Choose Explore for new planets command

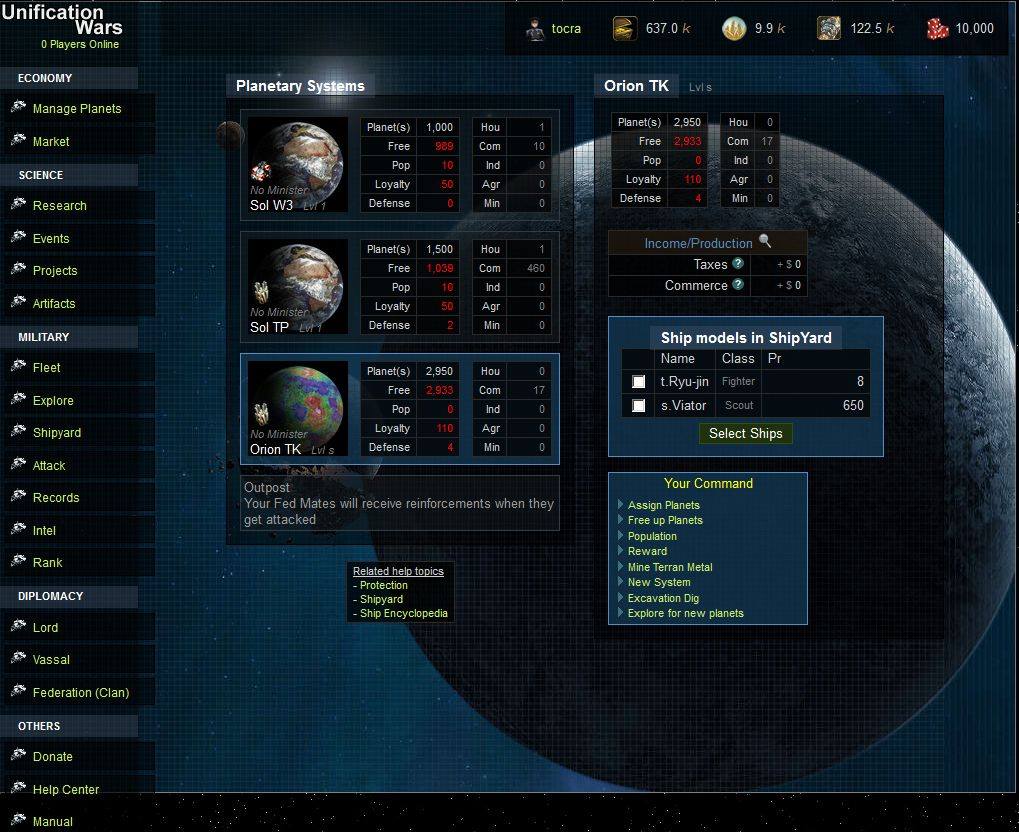point(685,614)
